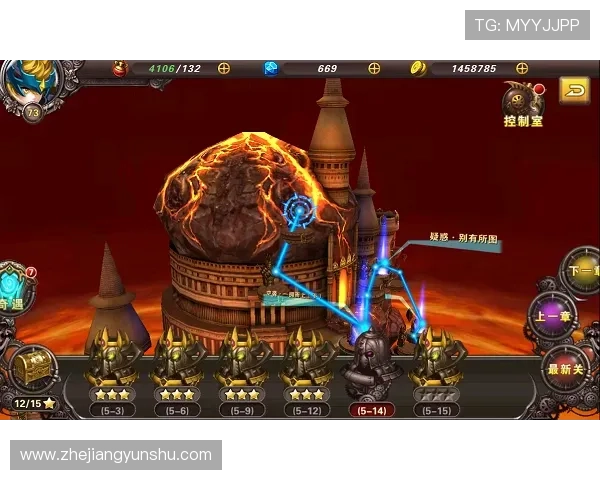
Task: Open the 控制室 control room
Action: coord(523,105)
